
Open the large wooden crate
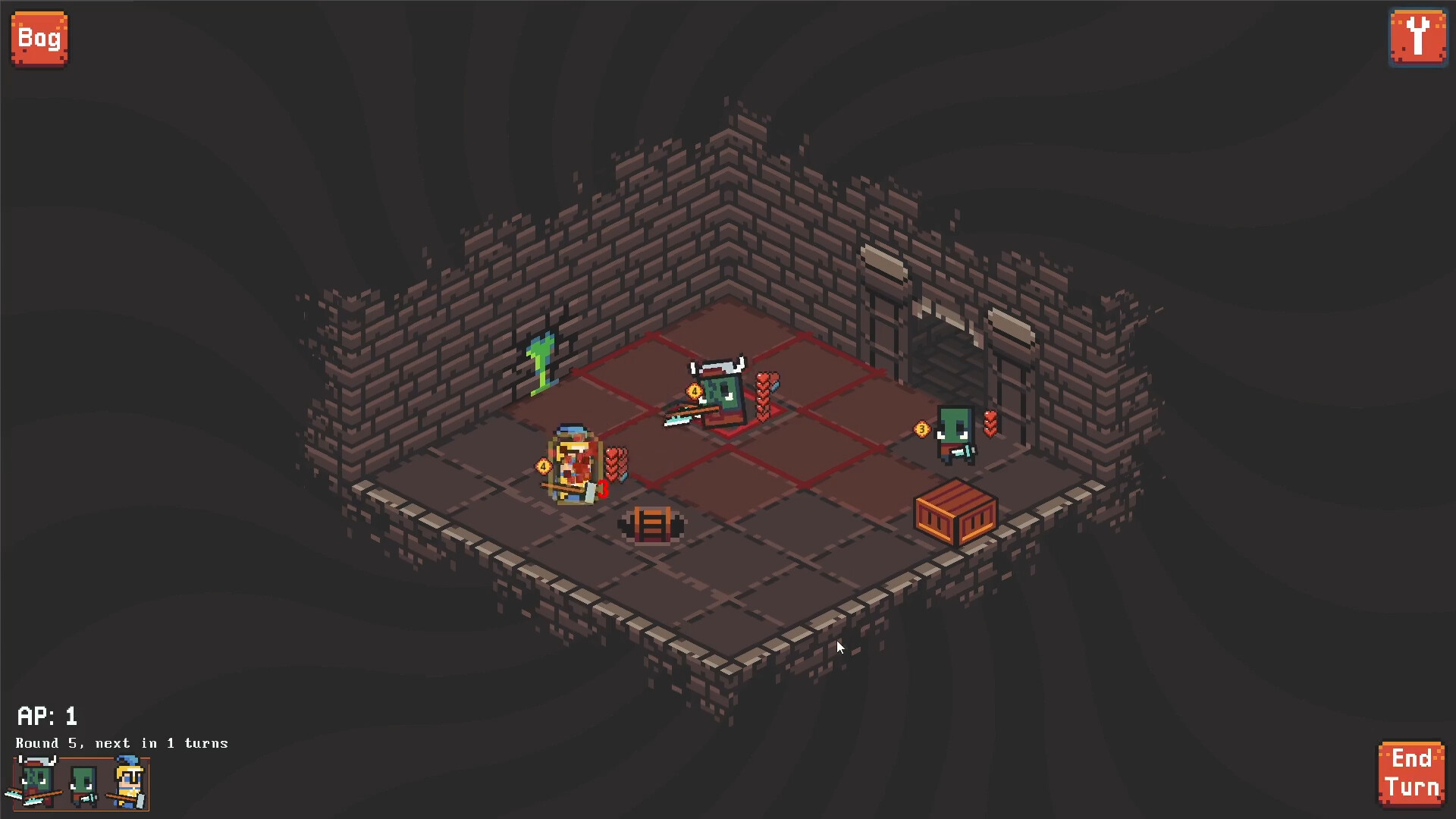pyautogui.click(x=954, y=513)
